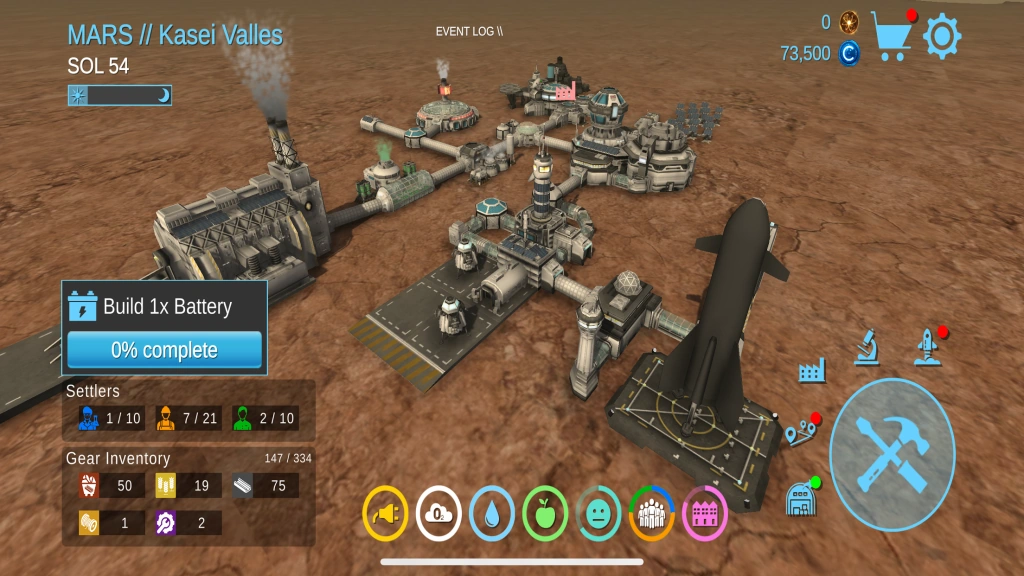This screenshot has width=1024, height=576.
Task: Open the Event Log
Action: coord(469,31)
